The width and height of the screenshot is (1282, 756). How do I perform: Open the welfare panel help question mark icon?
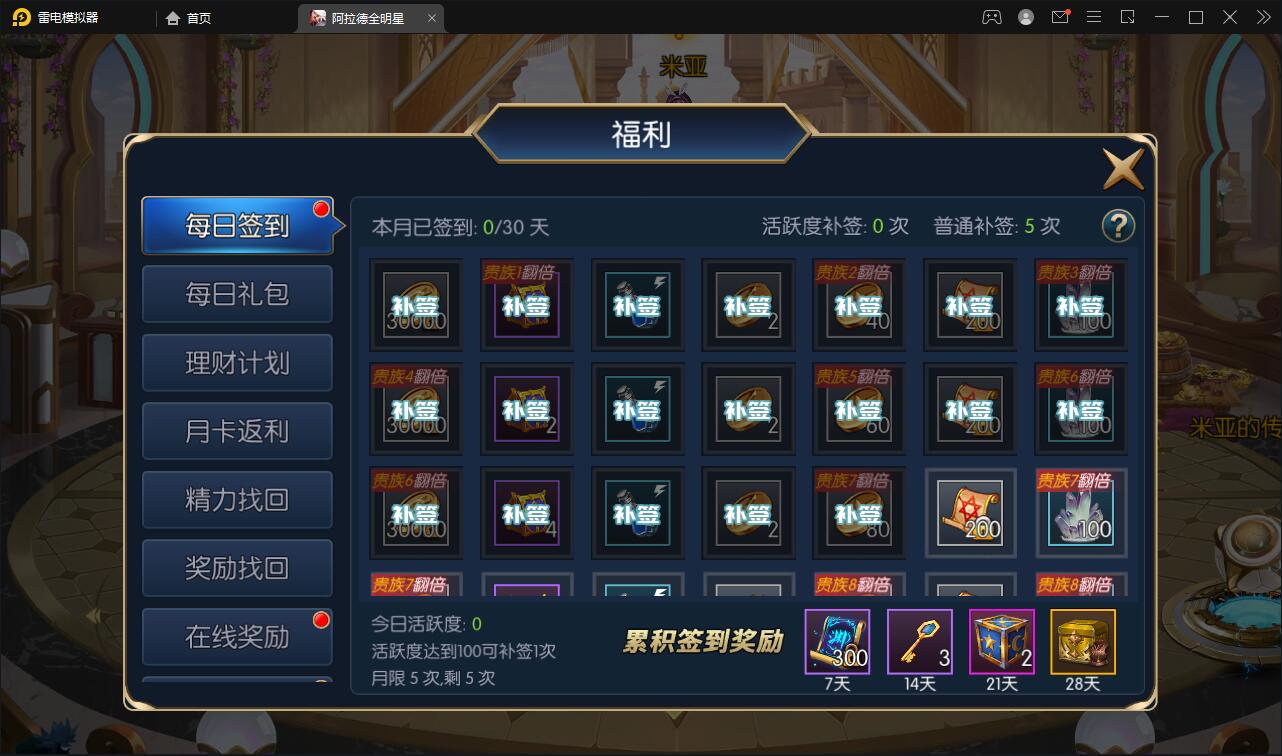pos(1119,227)
